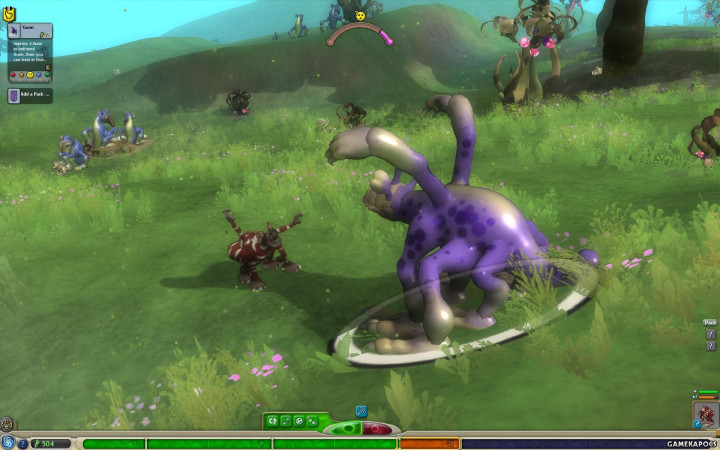Open the yellow creature mission badge
720x450 pixels.
point(10,14)
